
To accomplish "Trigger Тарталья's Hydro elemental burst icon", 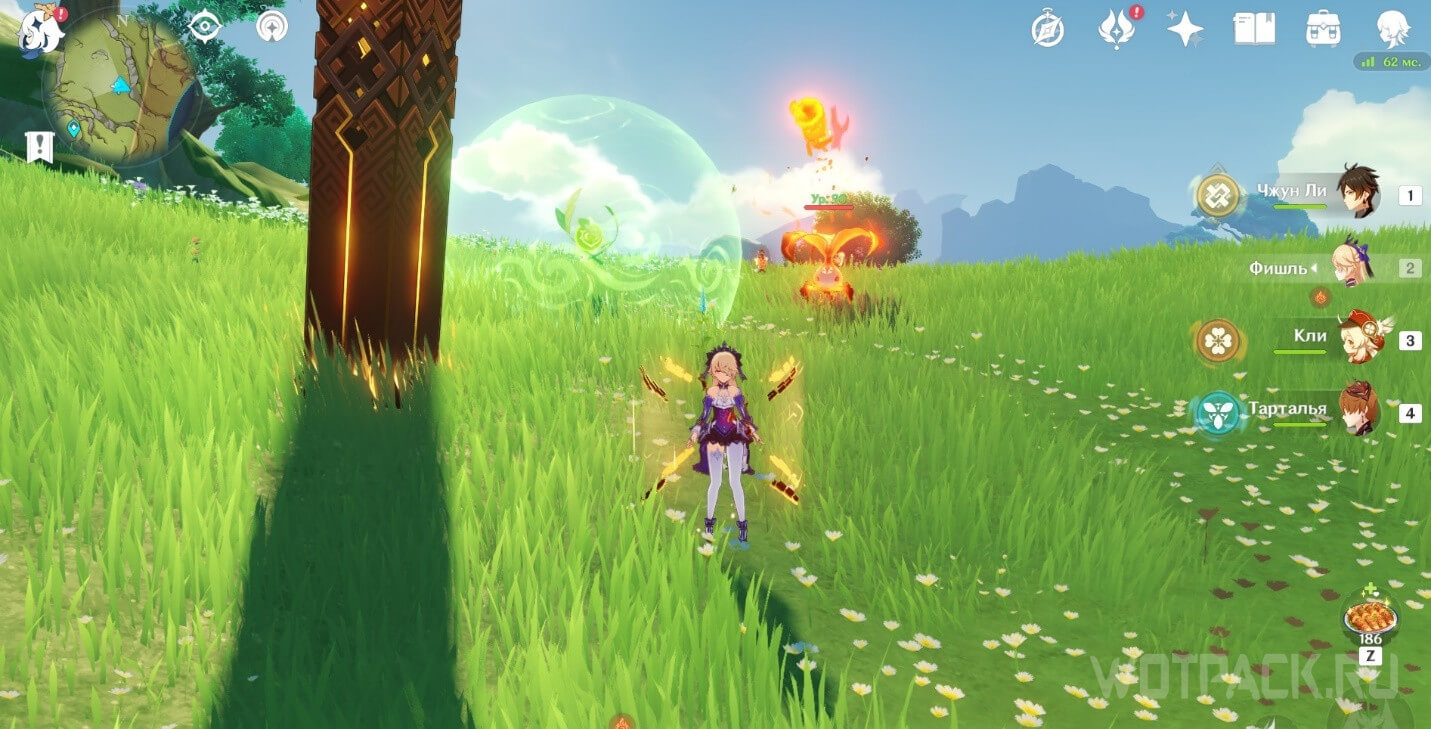I will tap(1218, 412).
